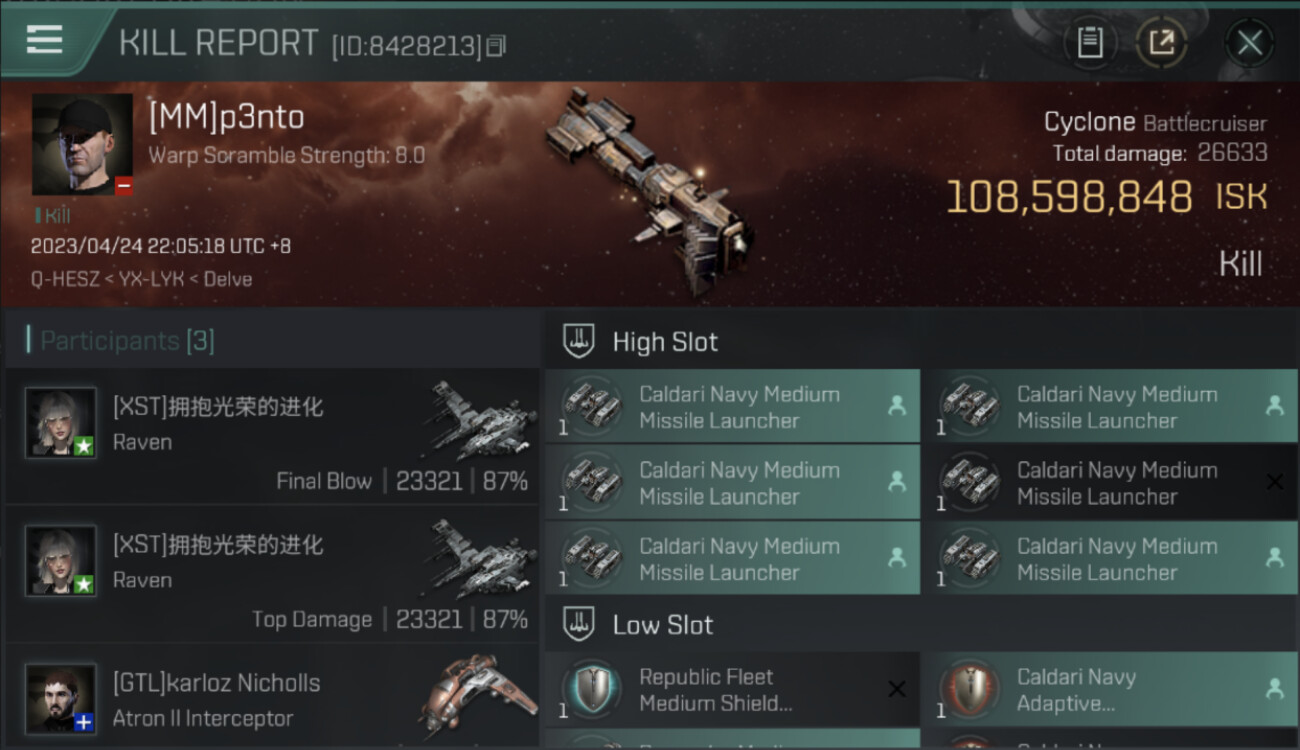The width and height of the screenshot is (1300, 750).
Task: Open the Top Damage Raven participant entry
Action: (x=272, y=575)
